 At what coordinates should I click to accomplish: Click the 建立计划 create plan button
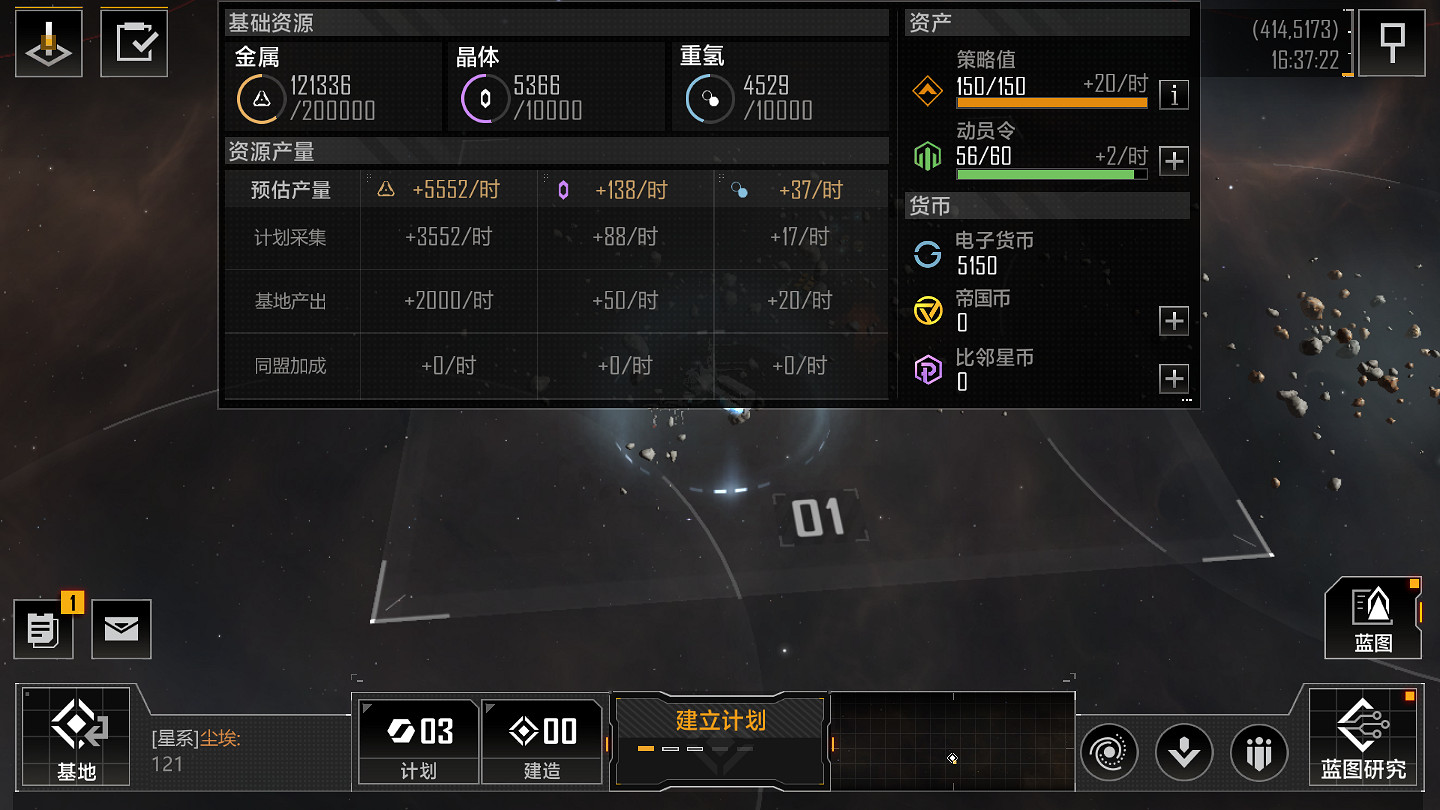[719, 719]
